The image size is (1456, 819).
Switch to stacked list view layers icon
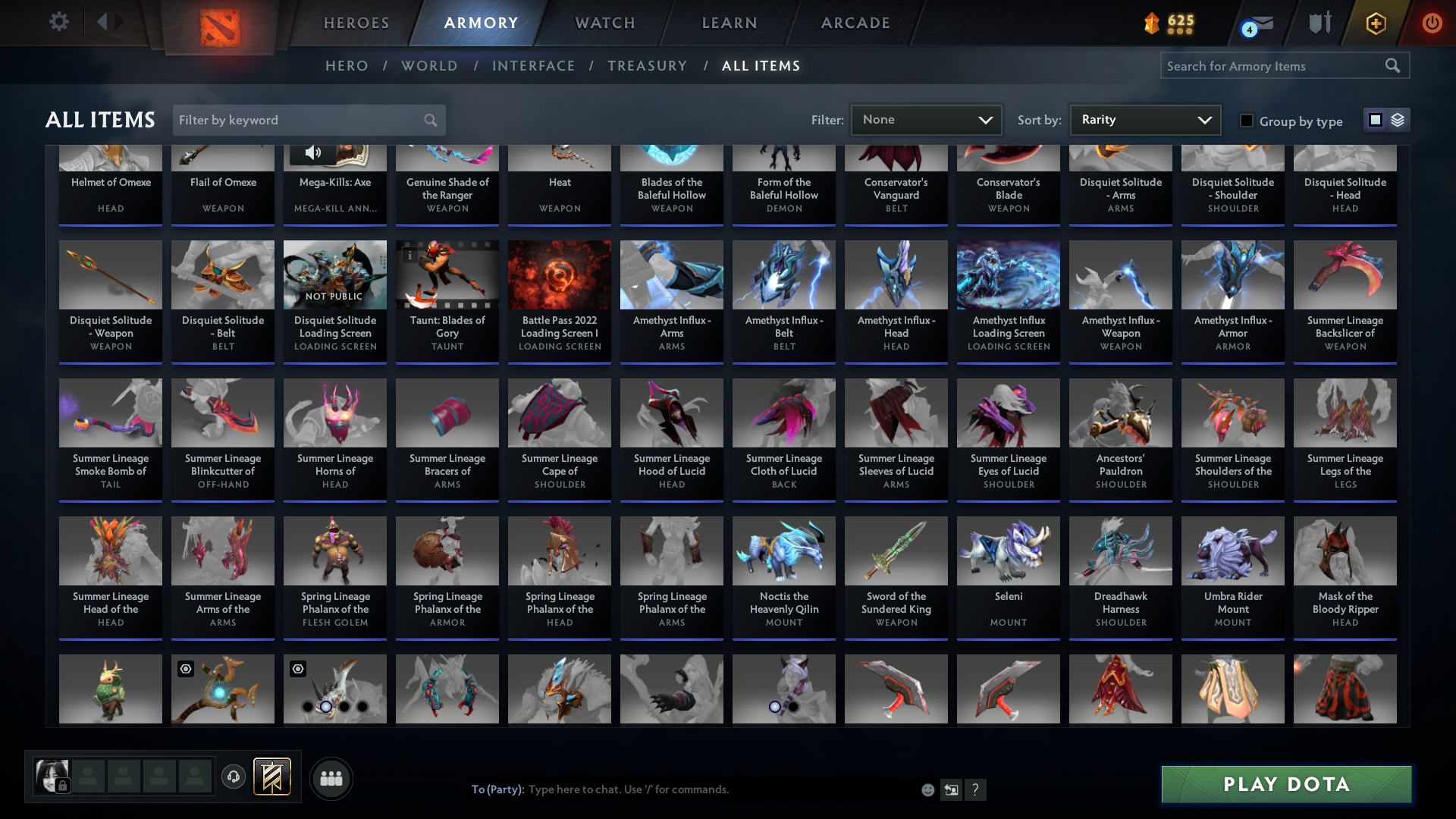(x=1398, y=120)
